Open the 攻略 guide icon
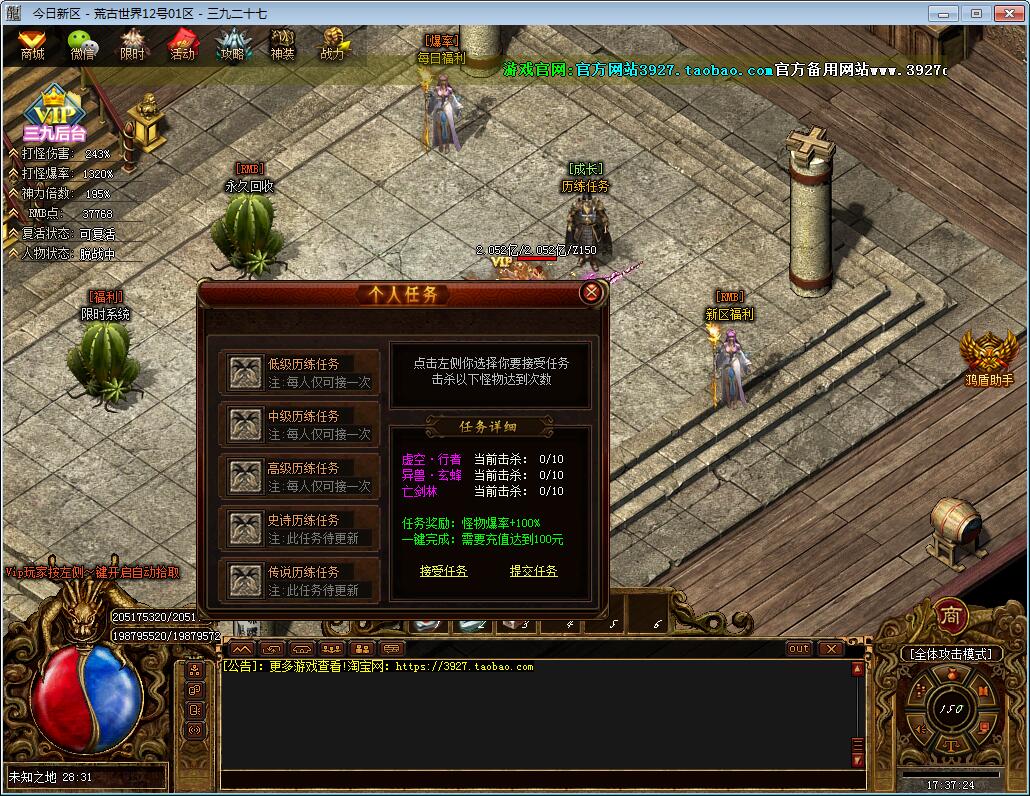The height and width of the screenshot is (796, 1030). coord(232,45)
